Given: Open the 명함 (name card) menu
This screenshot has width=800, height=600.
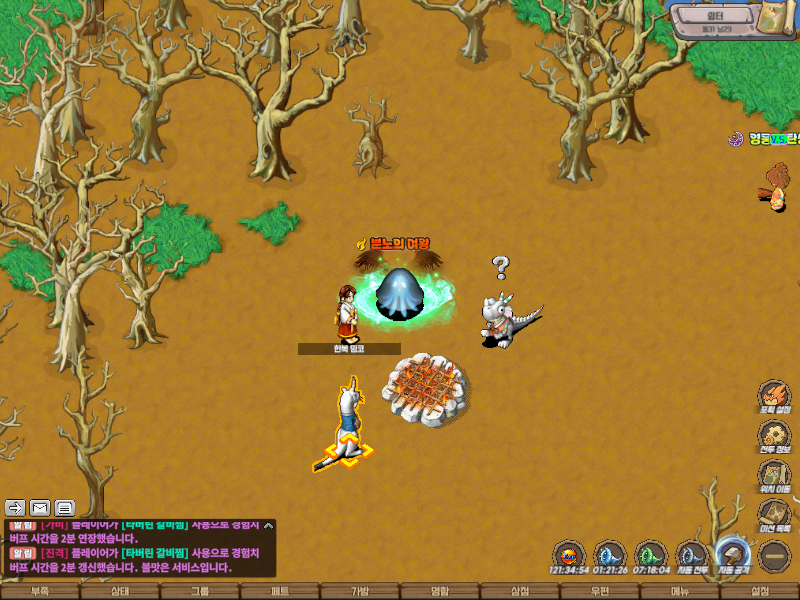Looking at the screenshot, I should (440, 592).
